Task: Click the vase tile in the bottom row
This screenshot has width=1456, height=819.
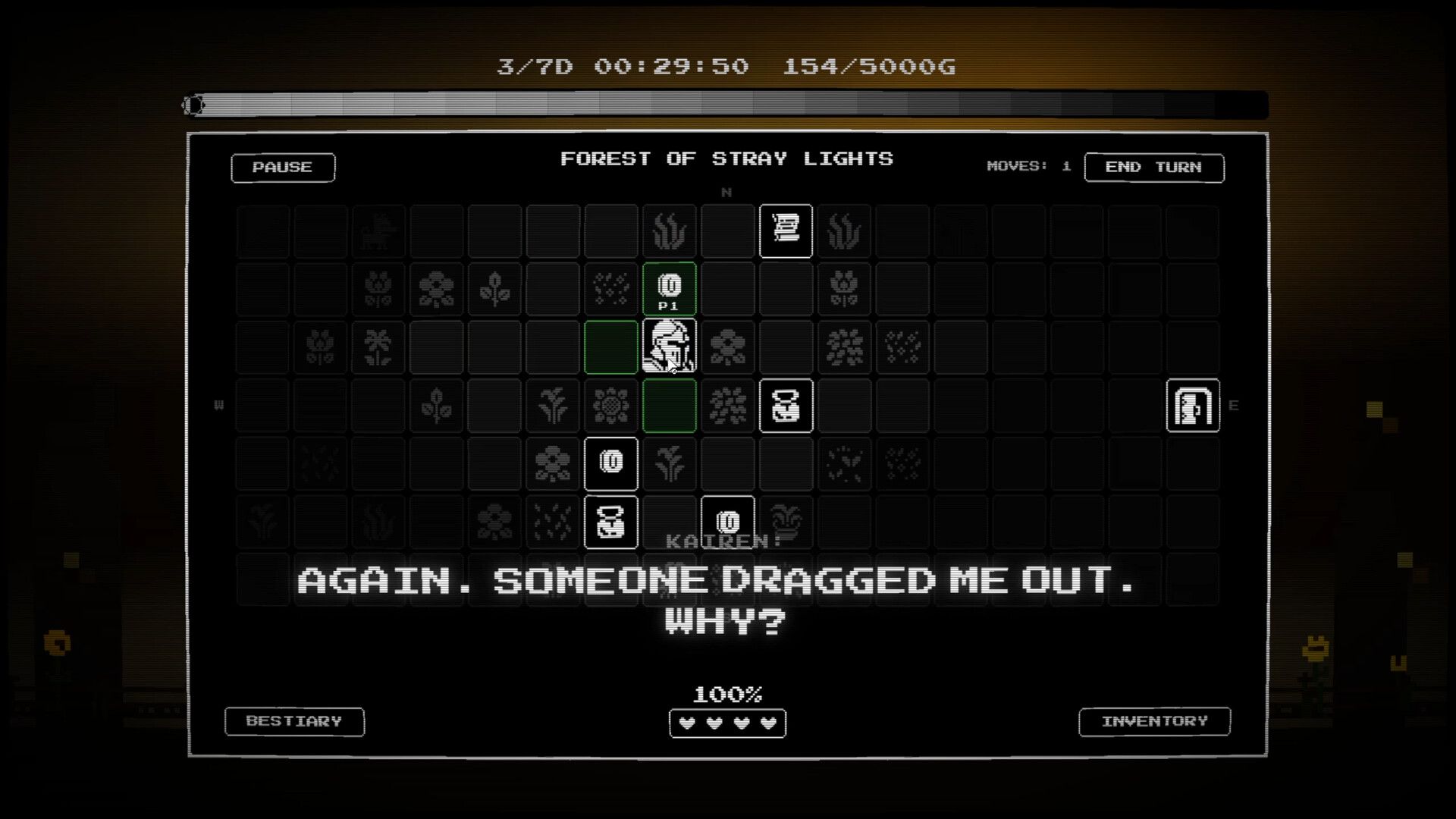Action: (611, 521)
